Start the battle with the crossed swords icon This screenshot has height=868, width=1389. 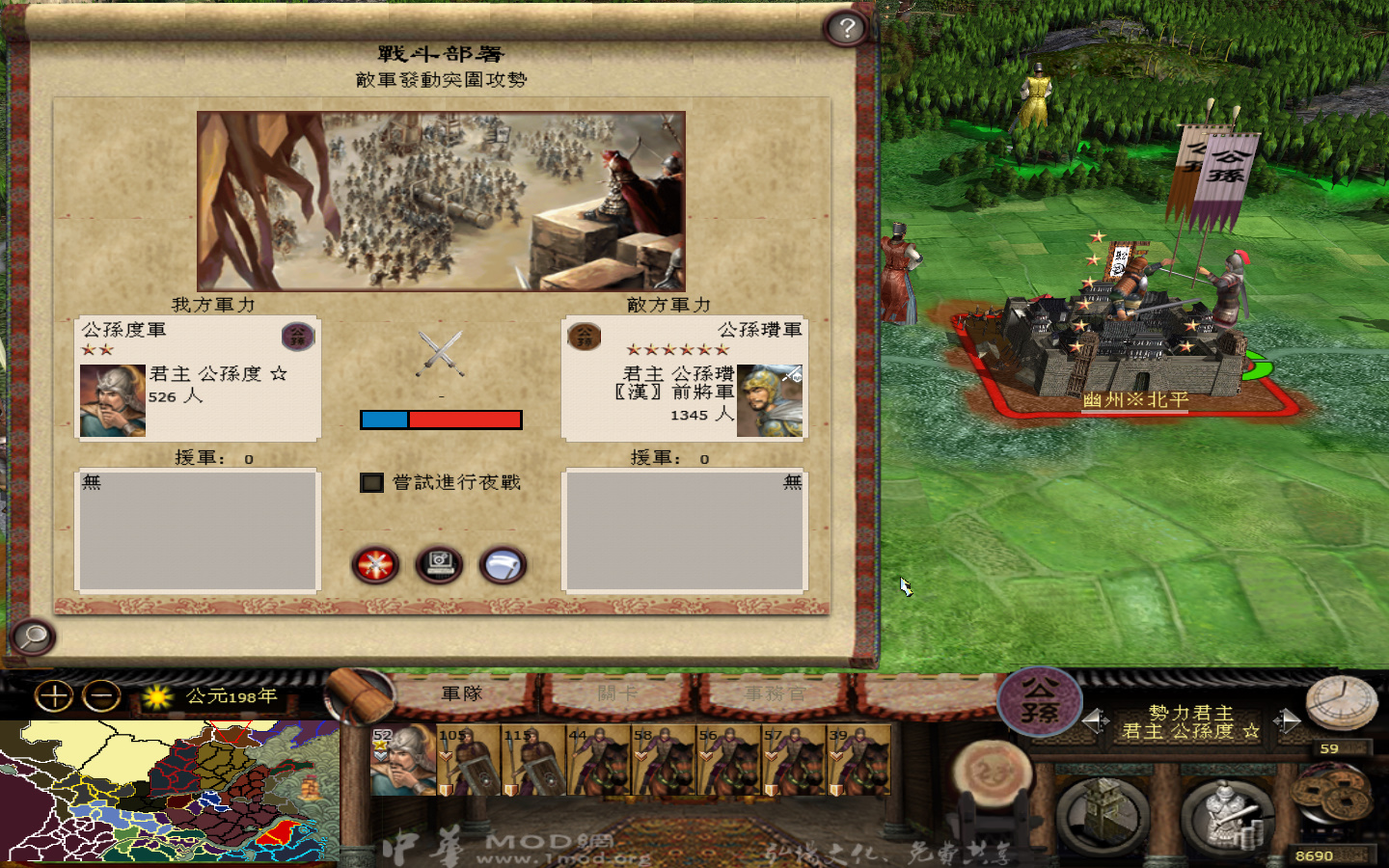pyautogui.click(x=375, y=566)
